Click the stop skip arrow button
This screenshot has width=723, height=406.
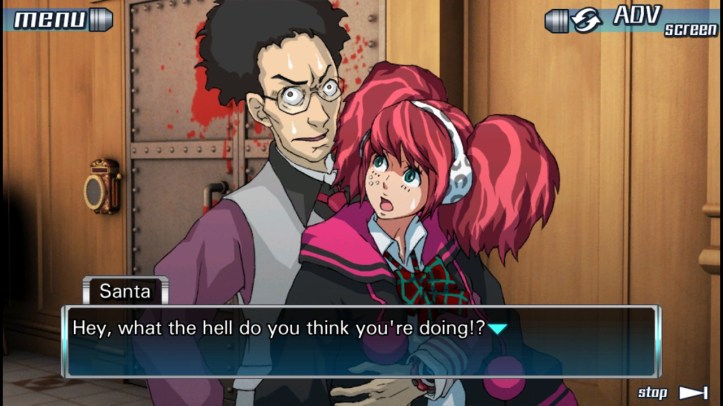[693, 392]
